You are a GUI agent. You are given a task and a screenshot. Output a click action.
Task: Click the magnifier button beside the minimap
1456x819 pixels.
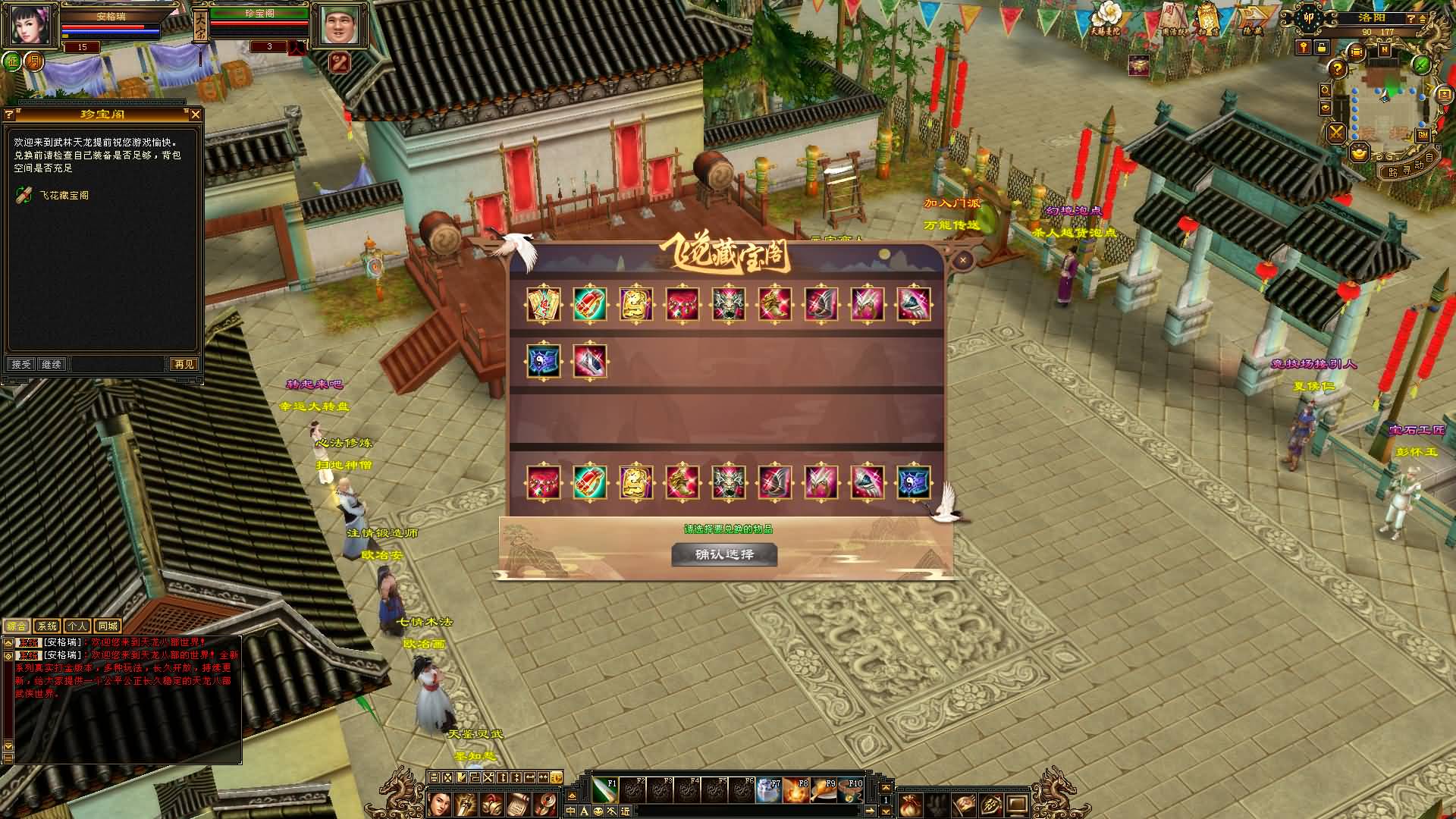tap(1325, 89)
